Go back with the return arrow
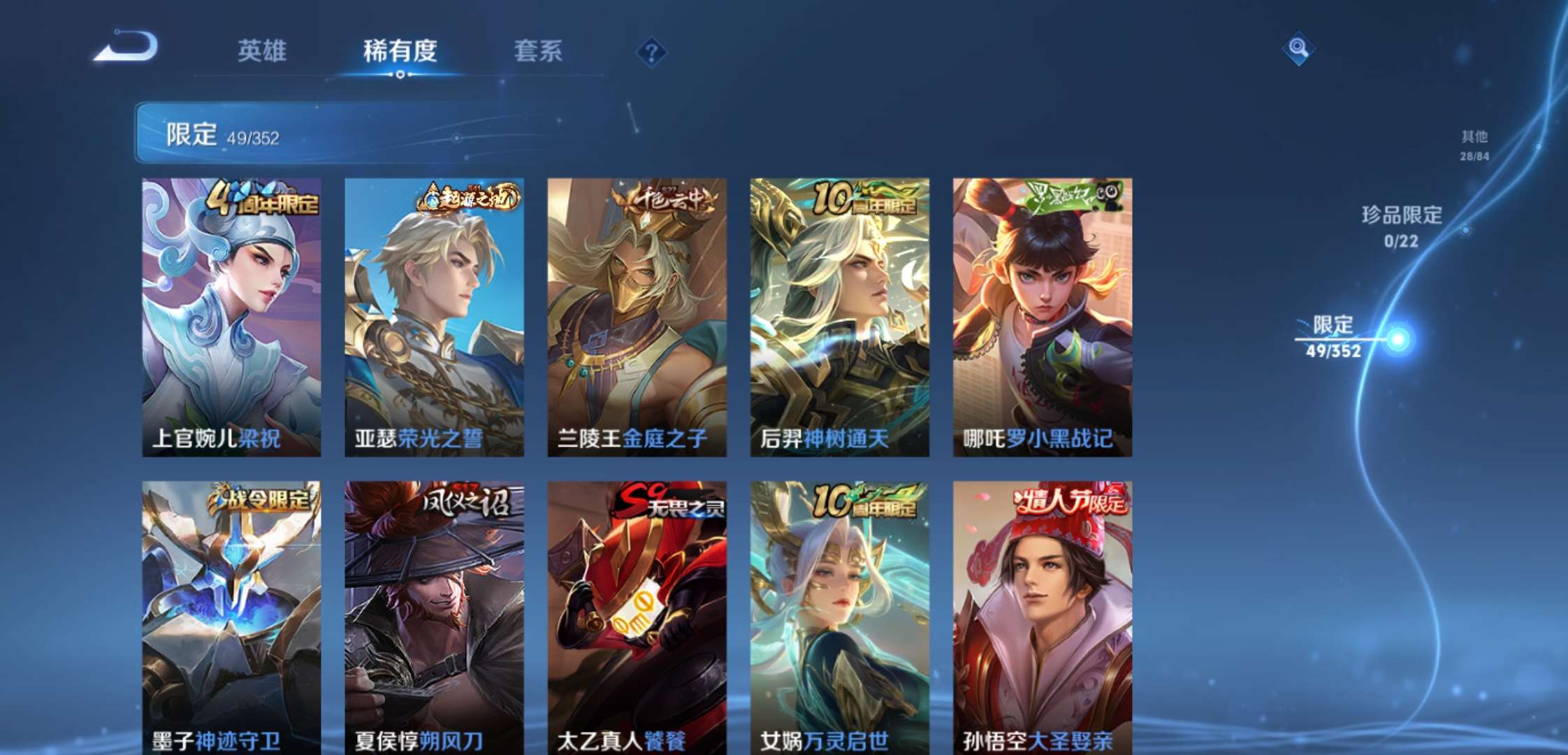The image size is (1568, 755). [127, 48]
